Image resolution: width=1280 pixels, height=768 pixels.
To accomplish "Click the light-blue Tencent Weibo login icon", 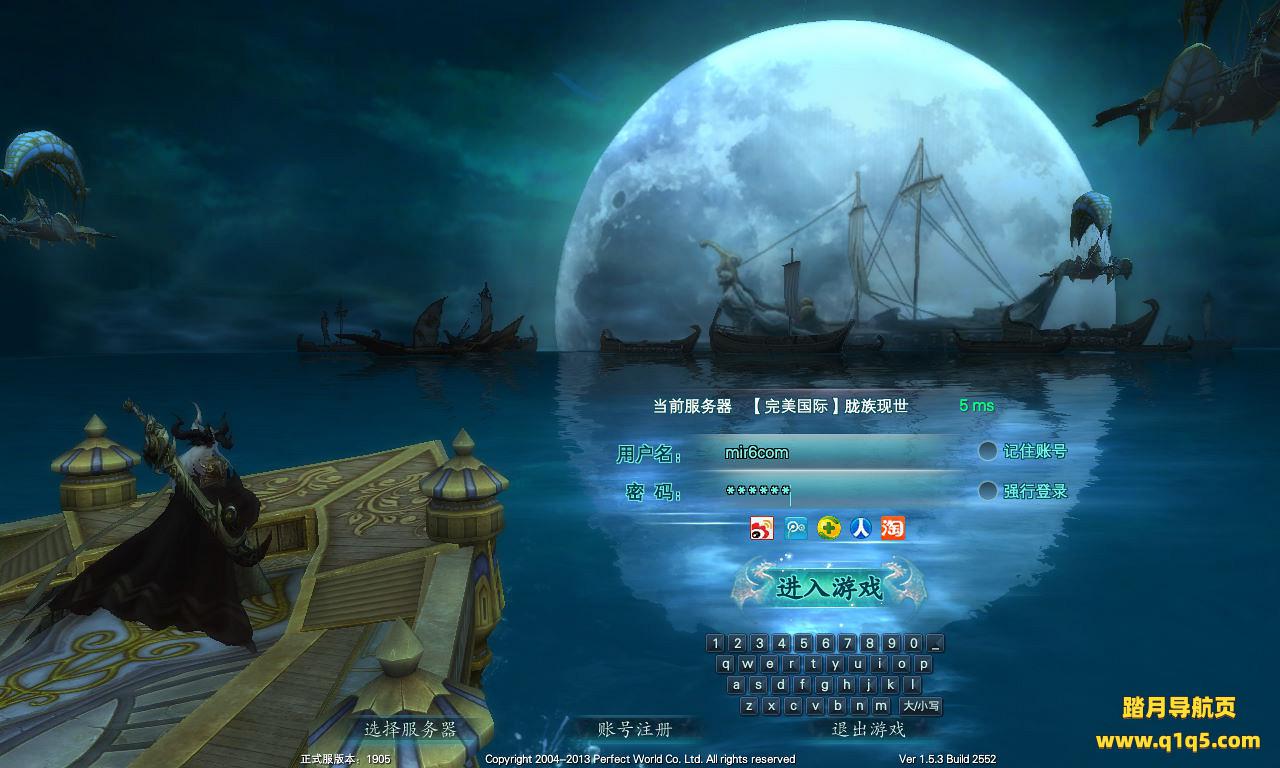I will 796,528.
